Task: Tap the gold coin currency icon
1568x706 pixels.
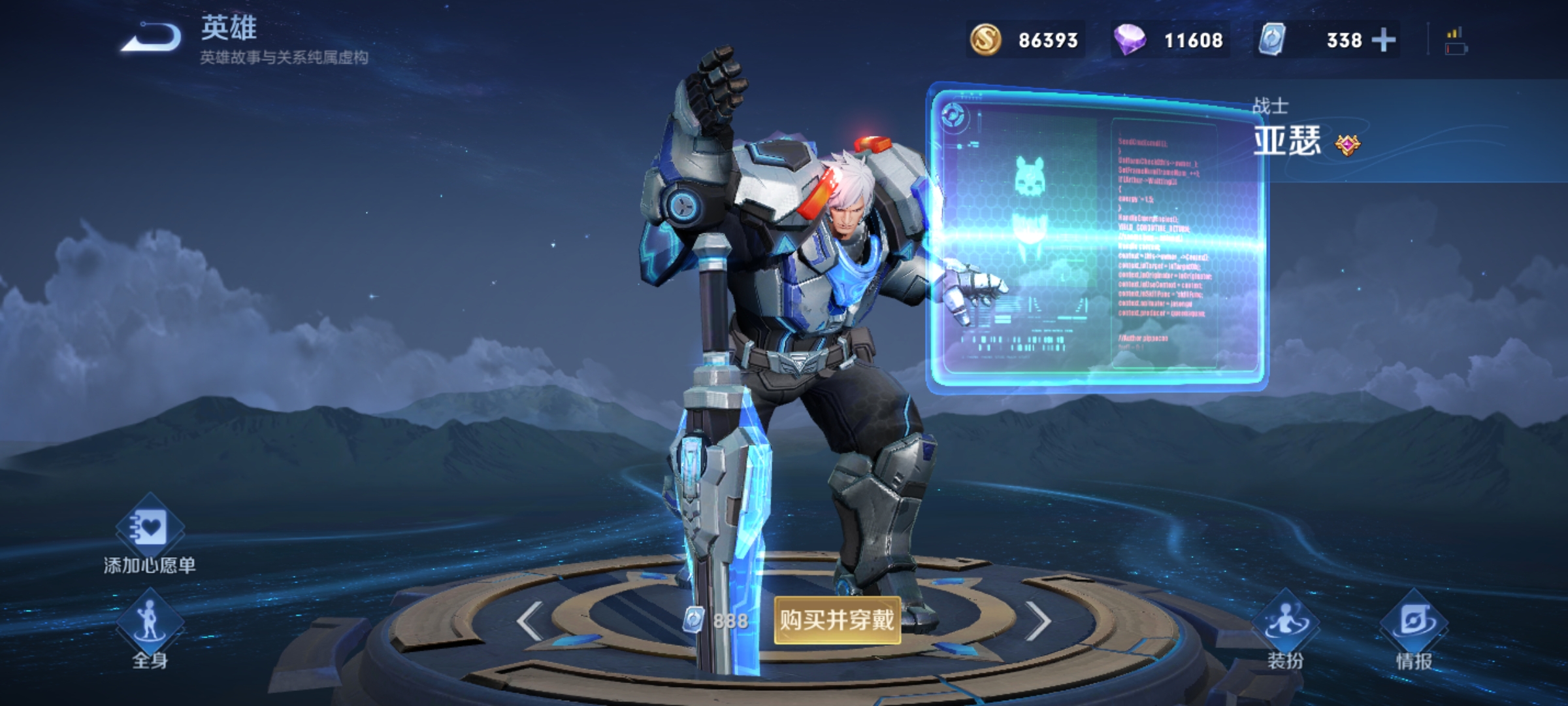Action: tap(985, 40)
